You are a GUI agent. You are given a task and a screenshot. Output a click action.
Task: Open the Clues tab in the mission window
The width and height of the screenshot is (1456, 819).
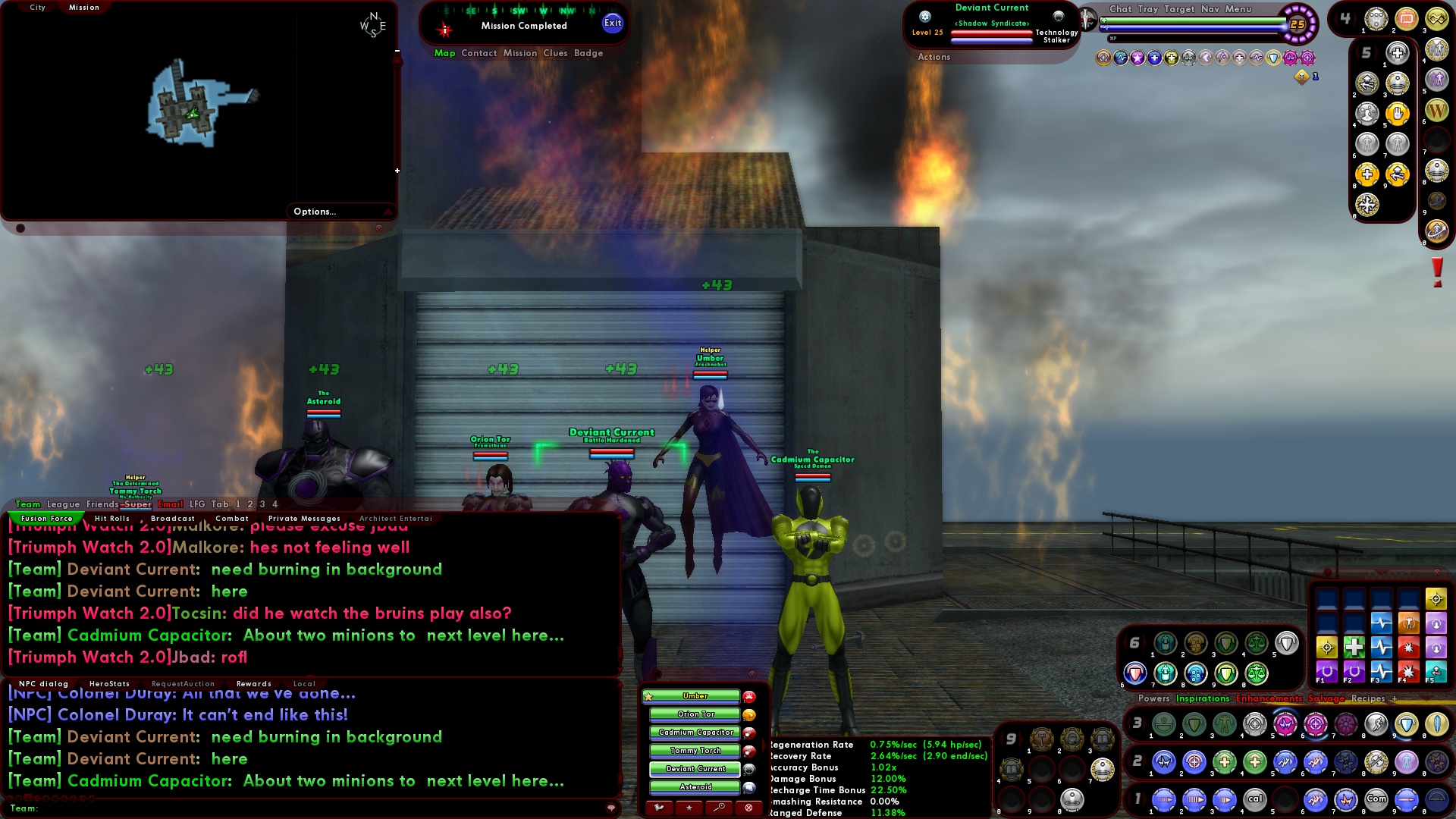[x=554, y=53]
